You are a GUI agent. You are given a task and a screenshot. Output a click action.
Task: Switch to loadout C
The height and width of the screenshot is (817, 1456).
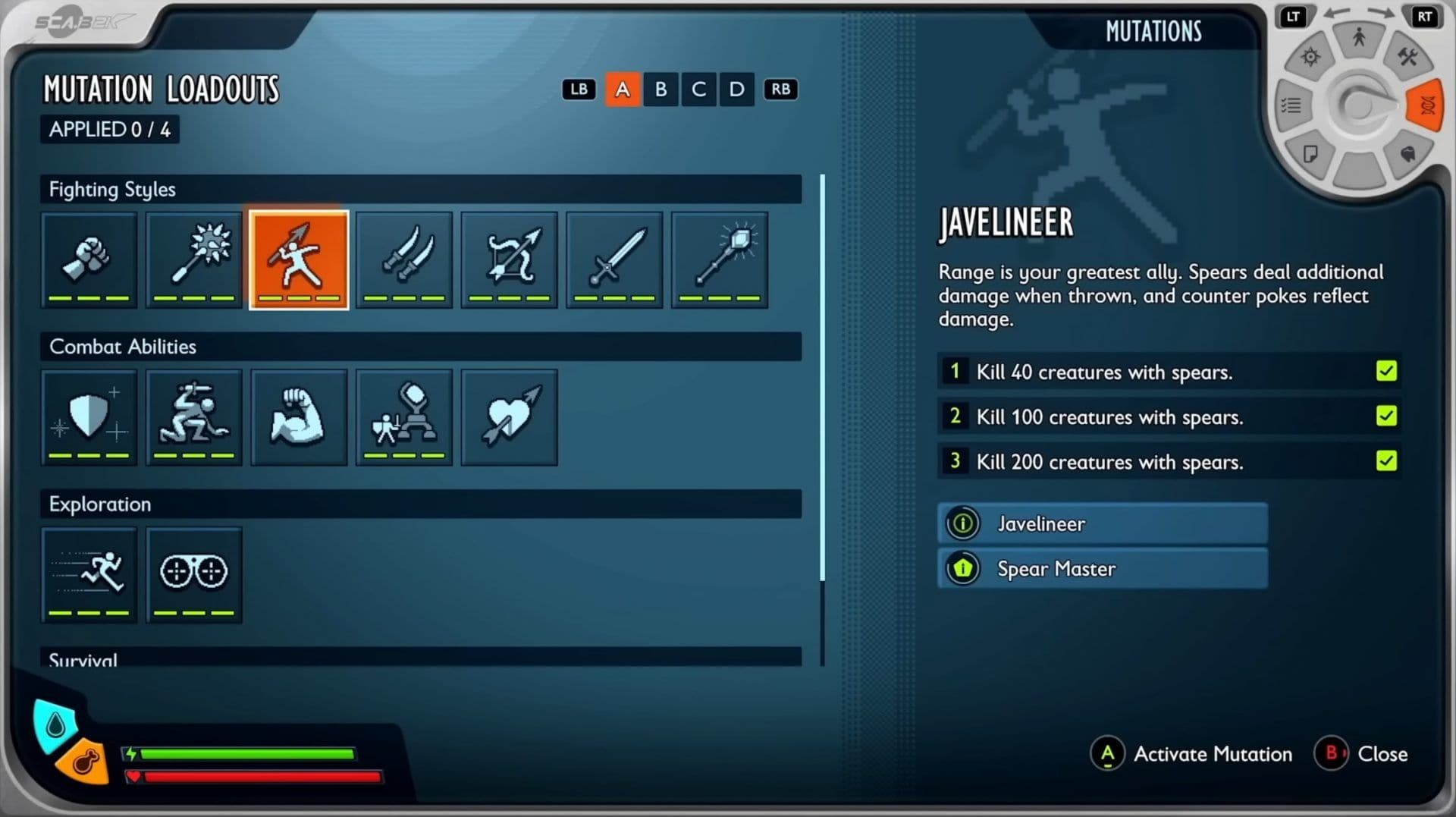click(698, 90)
